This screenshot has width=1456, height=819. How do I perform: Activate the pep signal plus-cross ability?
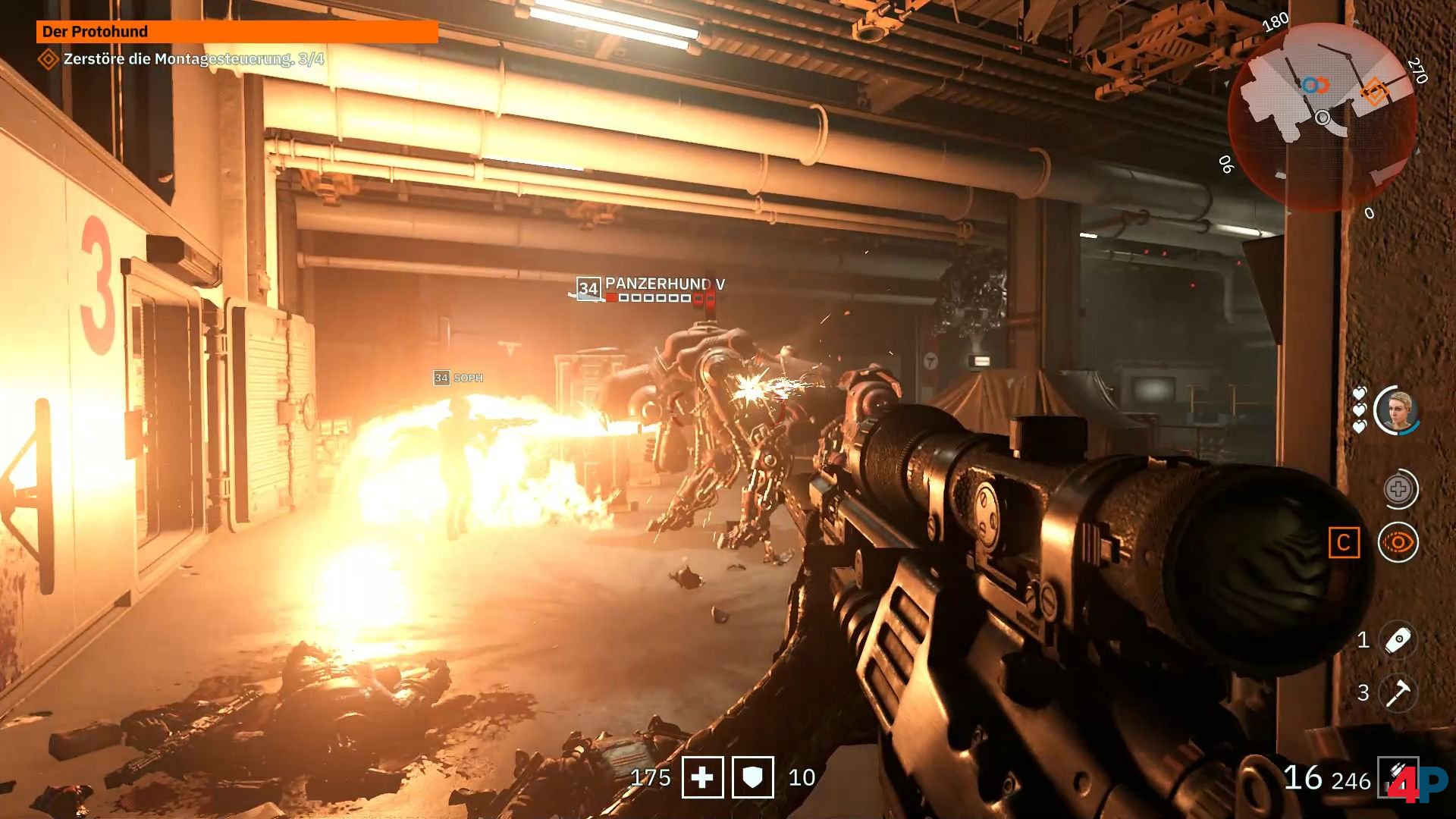1398,489
